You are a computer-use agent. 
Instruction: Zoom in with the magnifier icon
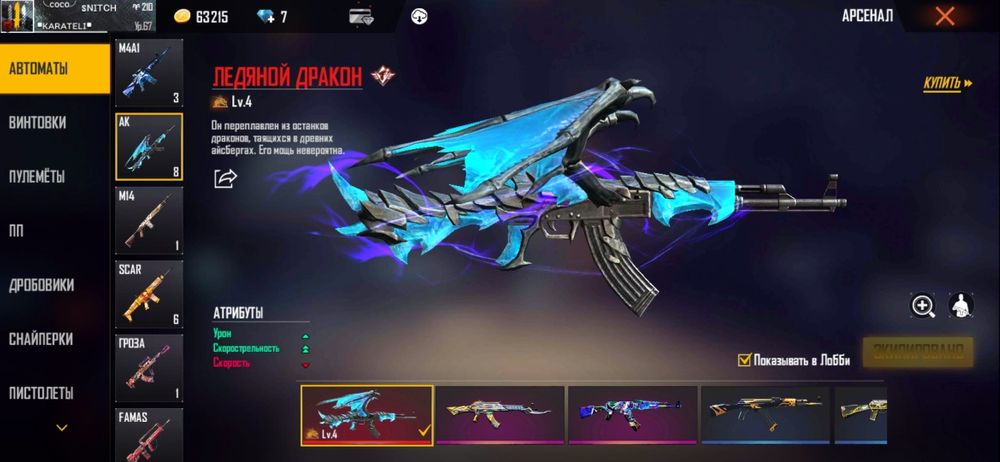[x=922, y=306]
